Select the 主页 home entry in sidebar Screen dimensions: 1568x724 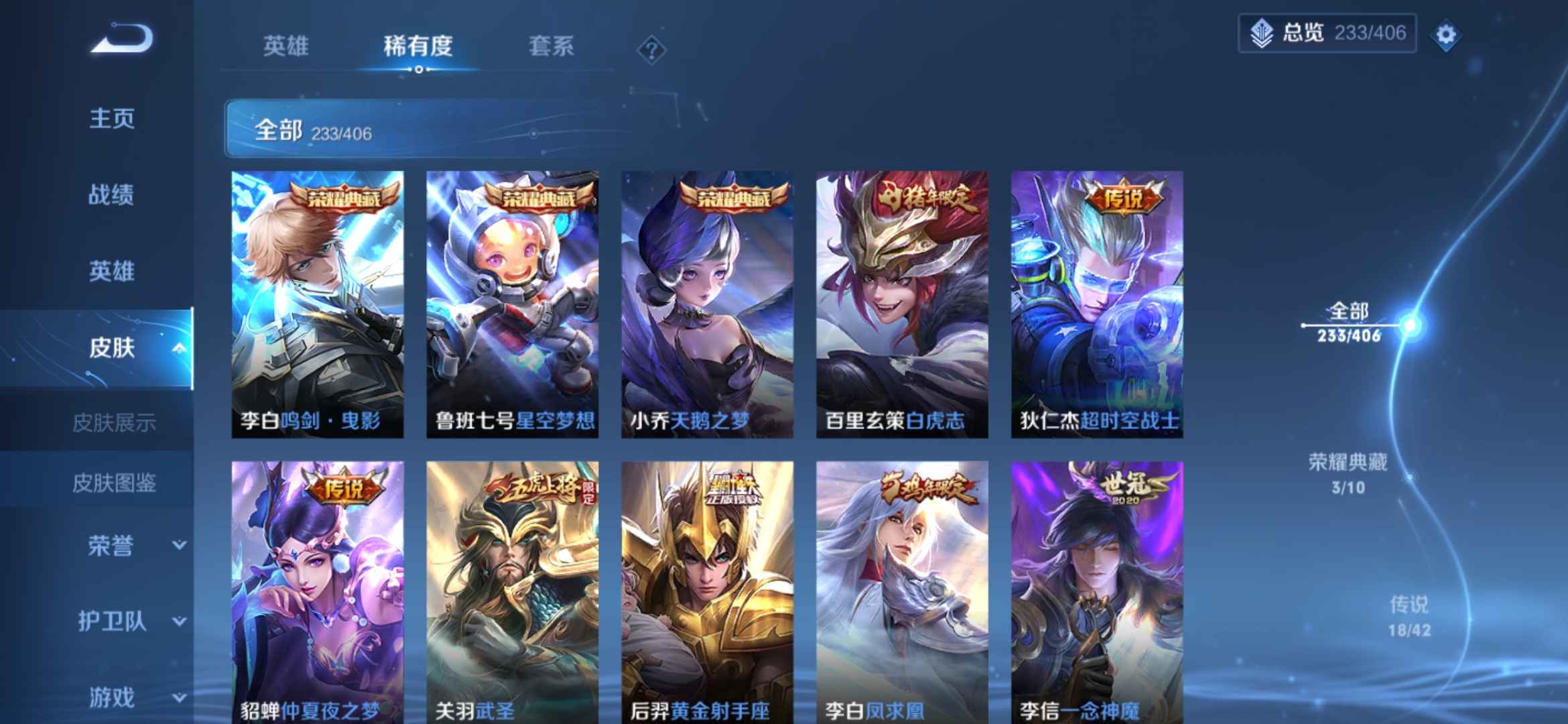(x=111, y=119)
